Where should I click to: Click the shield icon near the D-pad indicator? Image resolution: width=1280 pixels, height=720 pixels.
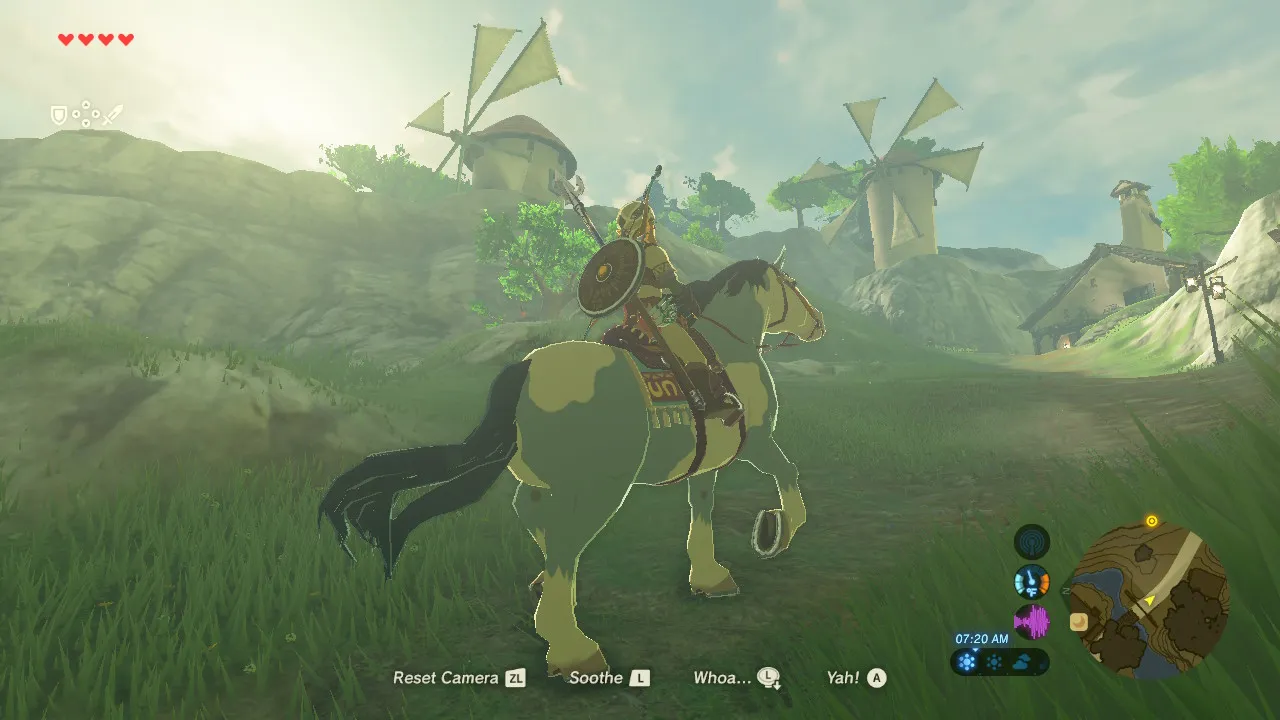point(59,114)
